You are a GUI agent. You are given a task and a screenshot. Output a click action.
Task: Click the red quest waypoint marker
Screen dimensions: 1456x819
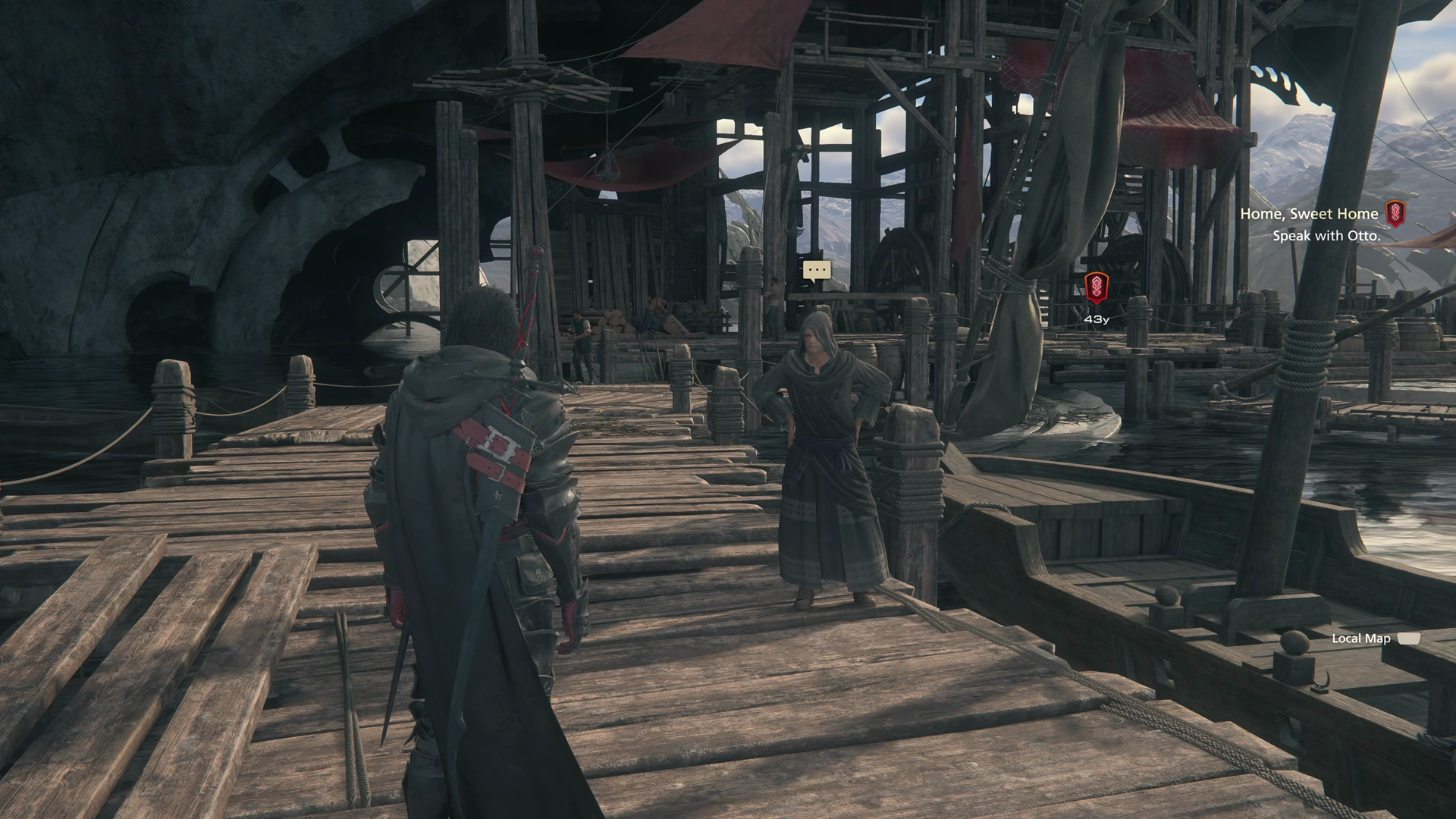tap(1096, 287)
